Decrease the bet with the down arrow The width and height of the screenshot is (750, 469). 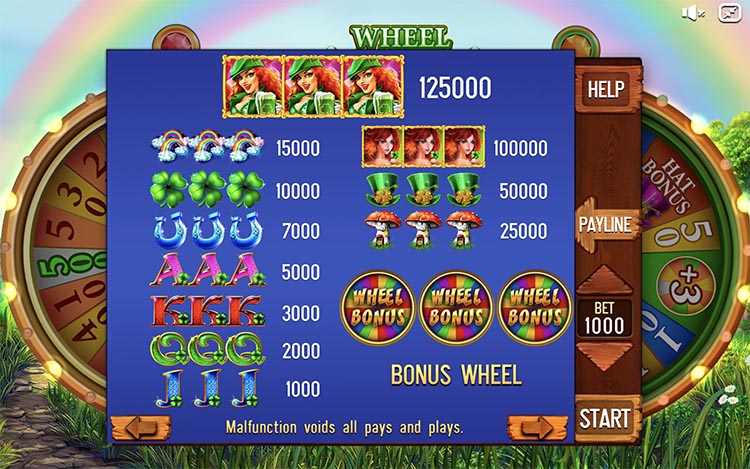606,357
